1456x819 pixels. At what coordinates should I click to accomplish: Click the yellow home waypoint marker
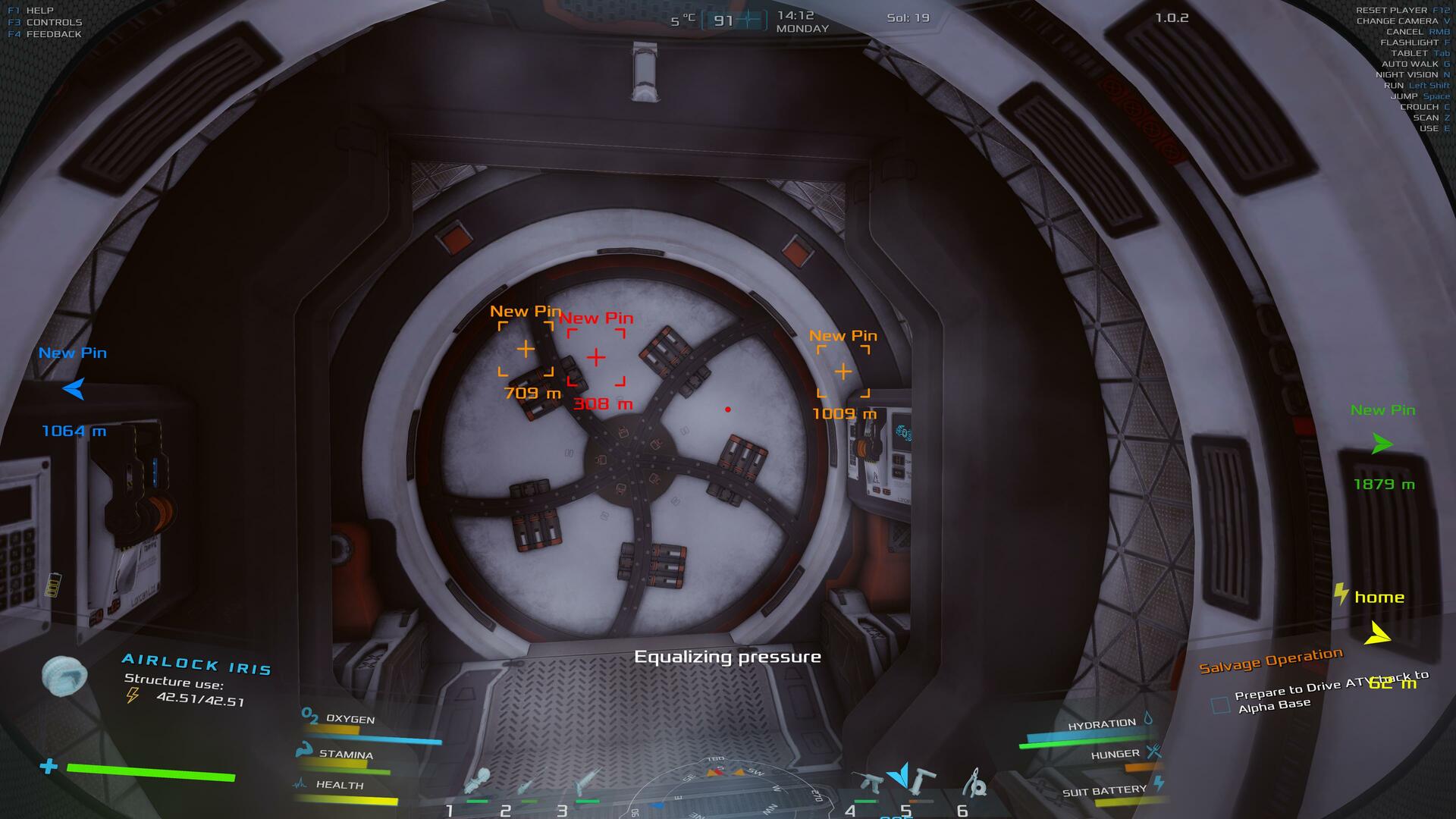tap(1377, 633)
